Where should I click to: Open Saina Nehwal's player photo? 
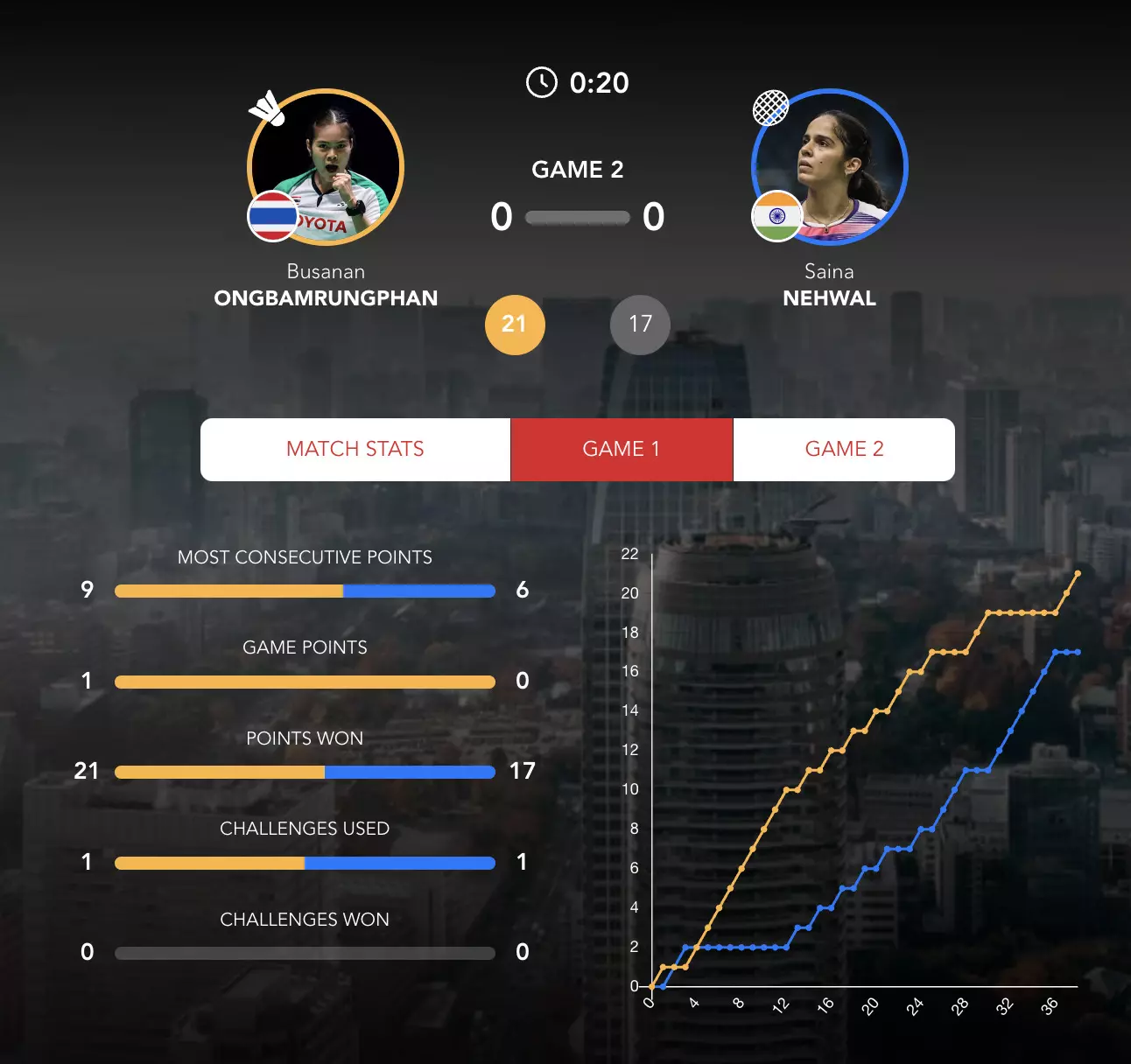tap(830, 166)
